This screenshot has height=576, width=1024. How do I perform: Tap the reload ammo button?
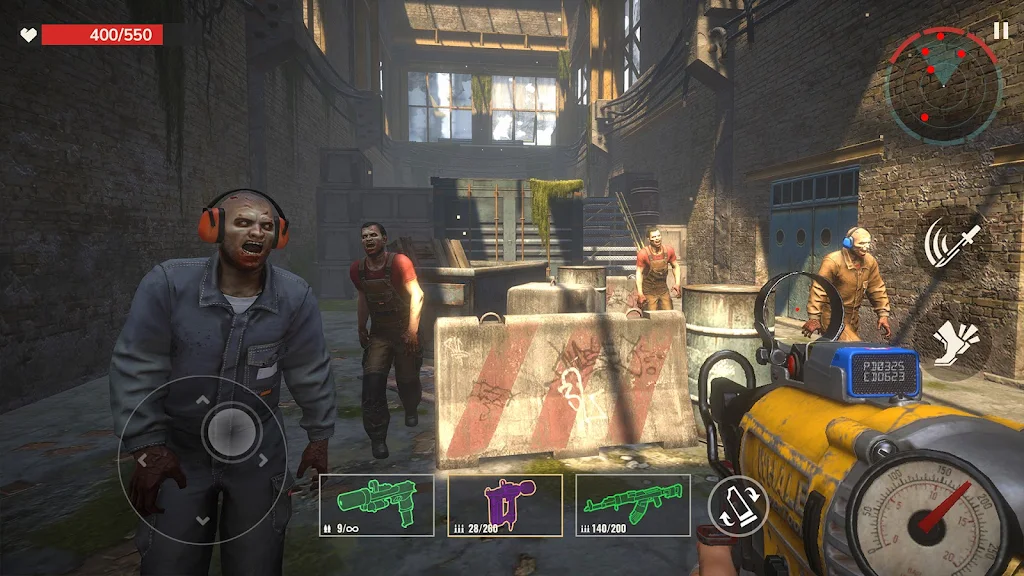[x=738, y=505]
